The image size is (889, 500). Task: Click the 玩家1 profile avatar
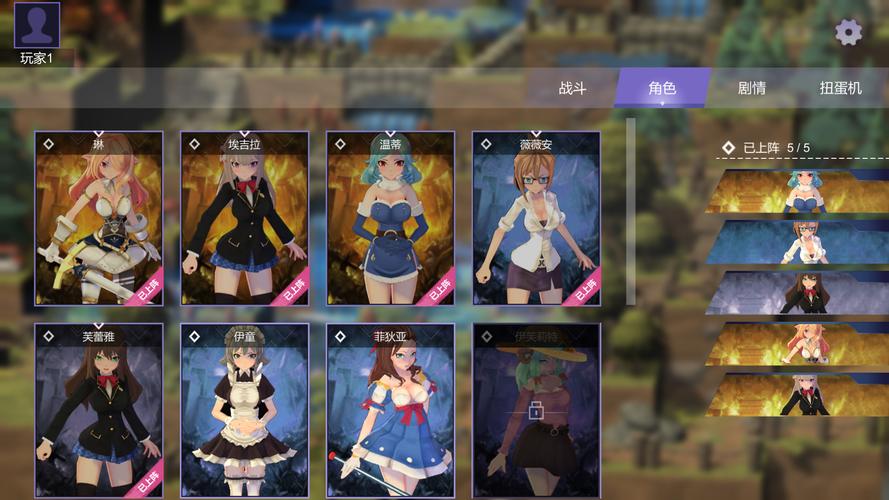click(37, 26)
